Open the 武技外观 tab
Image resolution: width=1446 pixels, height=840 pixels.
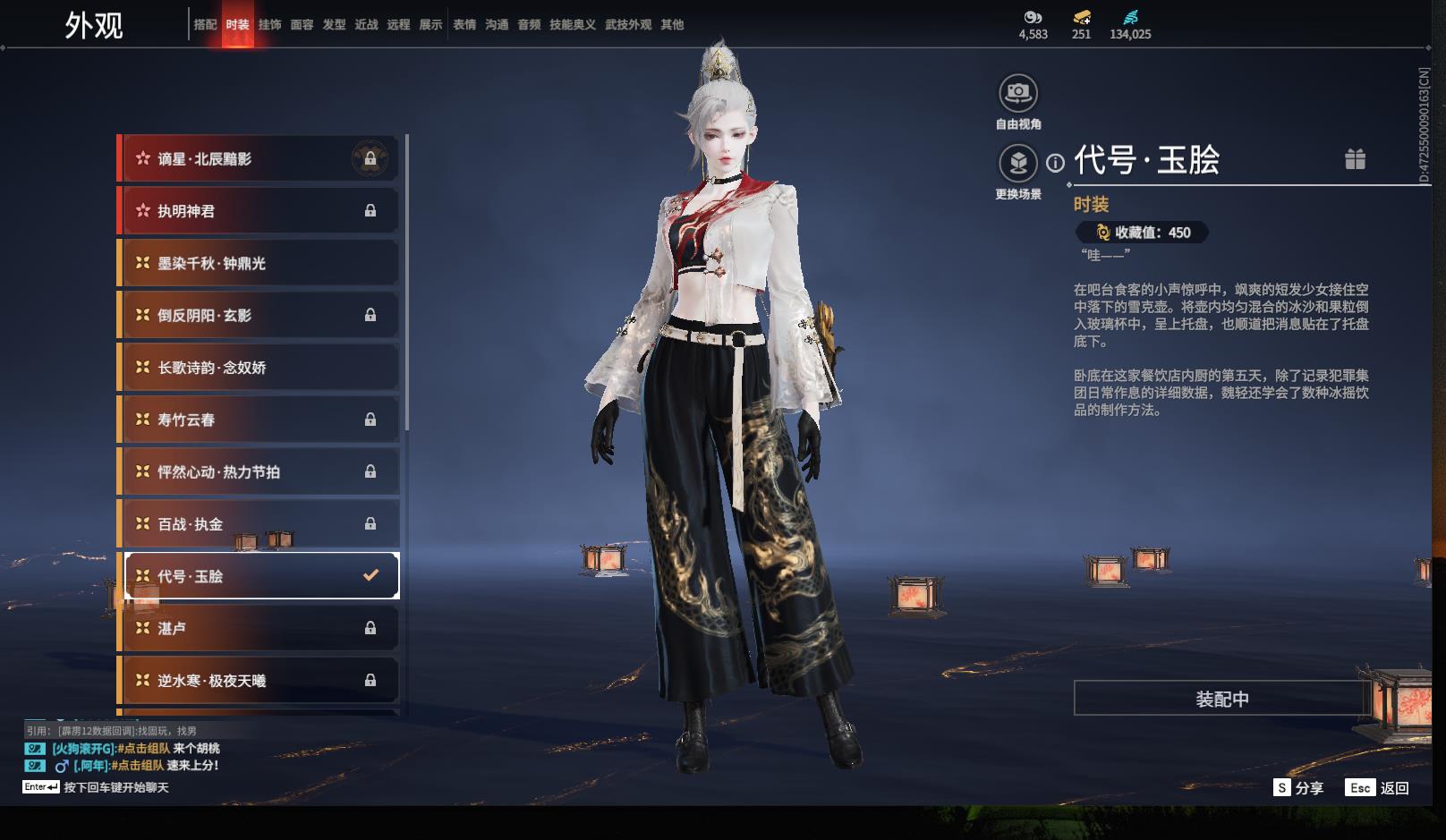[x=627, y=25]
